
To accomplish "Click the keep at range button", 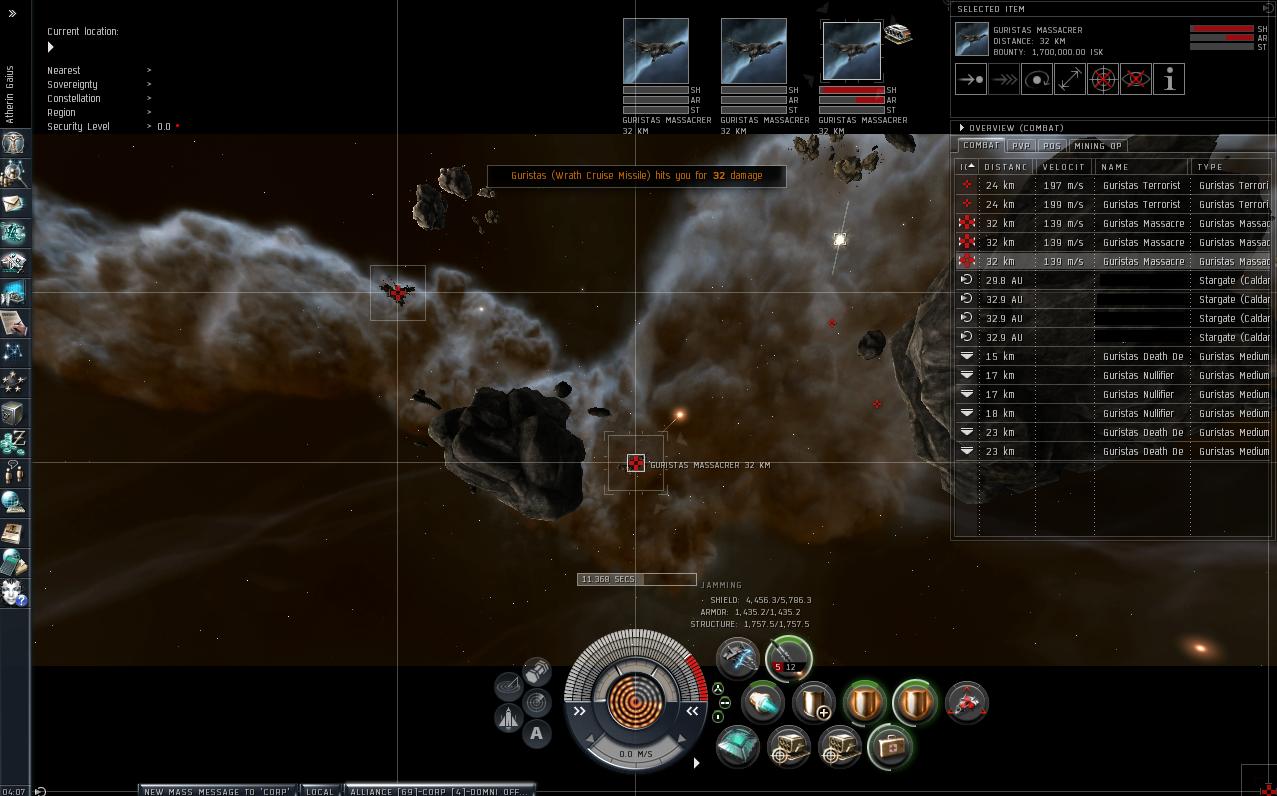I will coord(1069,79).
